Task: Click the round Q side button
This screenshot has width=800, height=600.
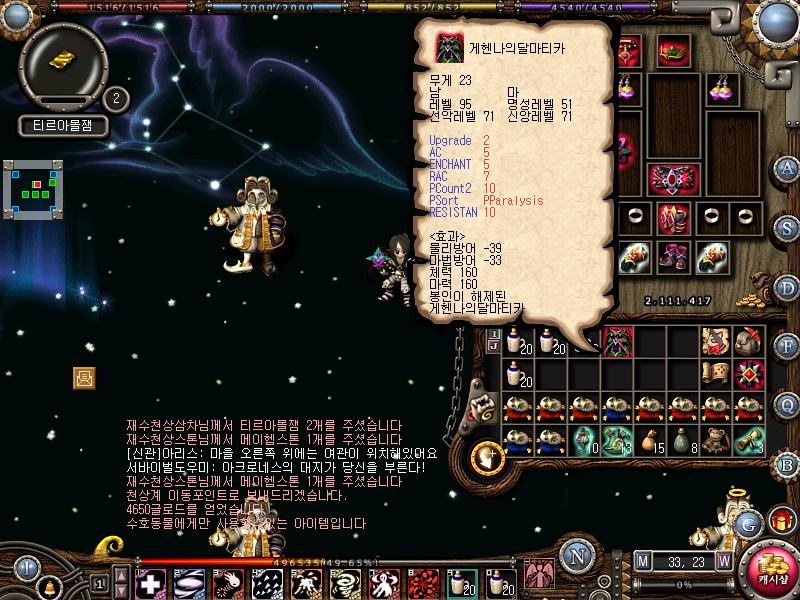Action: (787, 404)
